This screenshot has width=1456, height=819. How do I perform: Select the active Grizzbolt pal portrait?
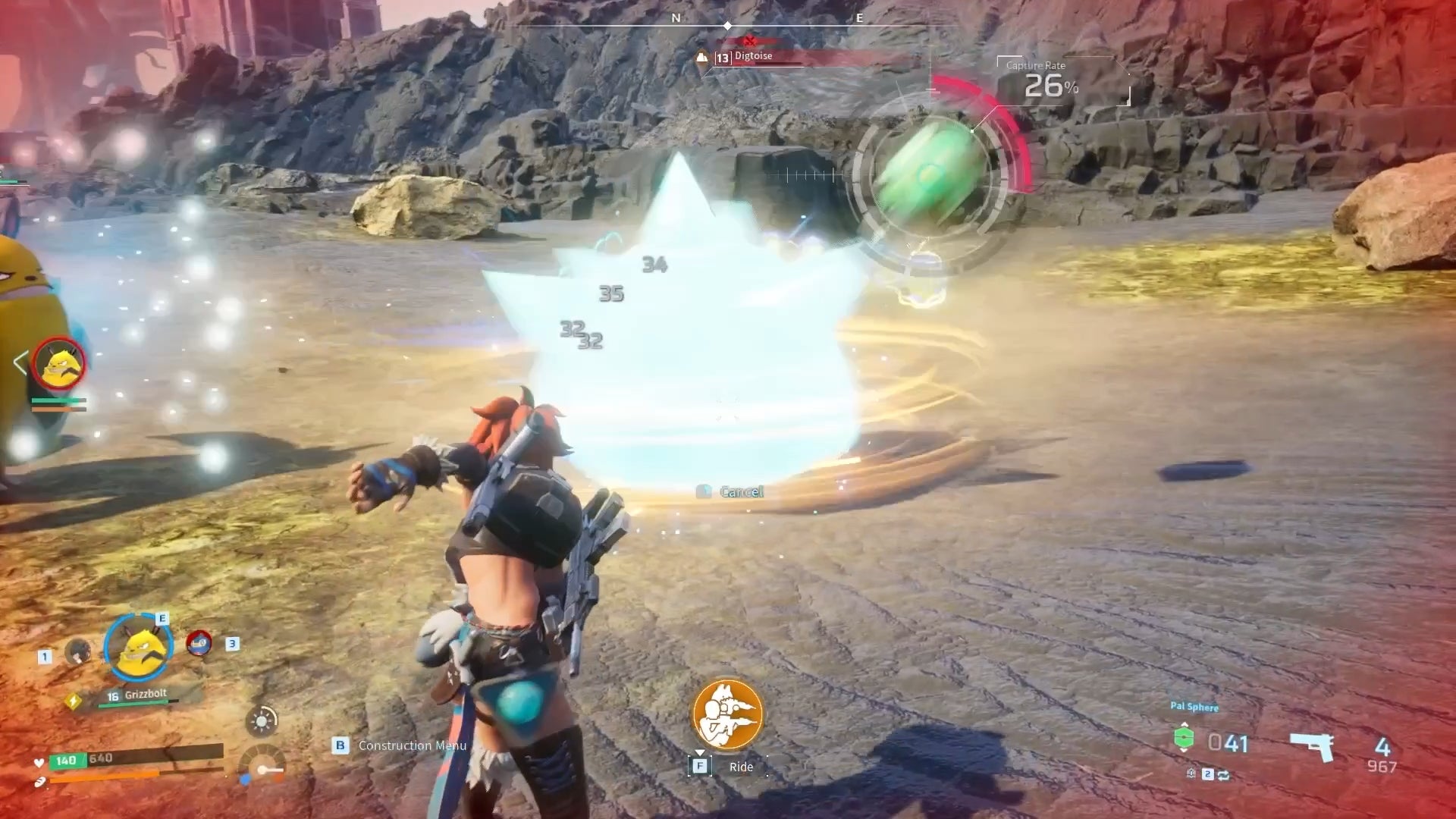coord(139,647)
